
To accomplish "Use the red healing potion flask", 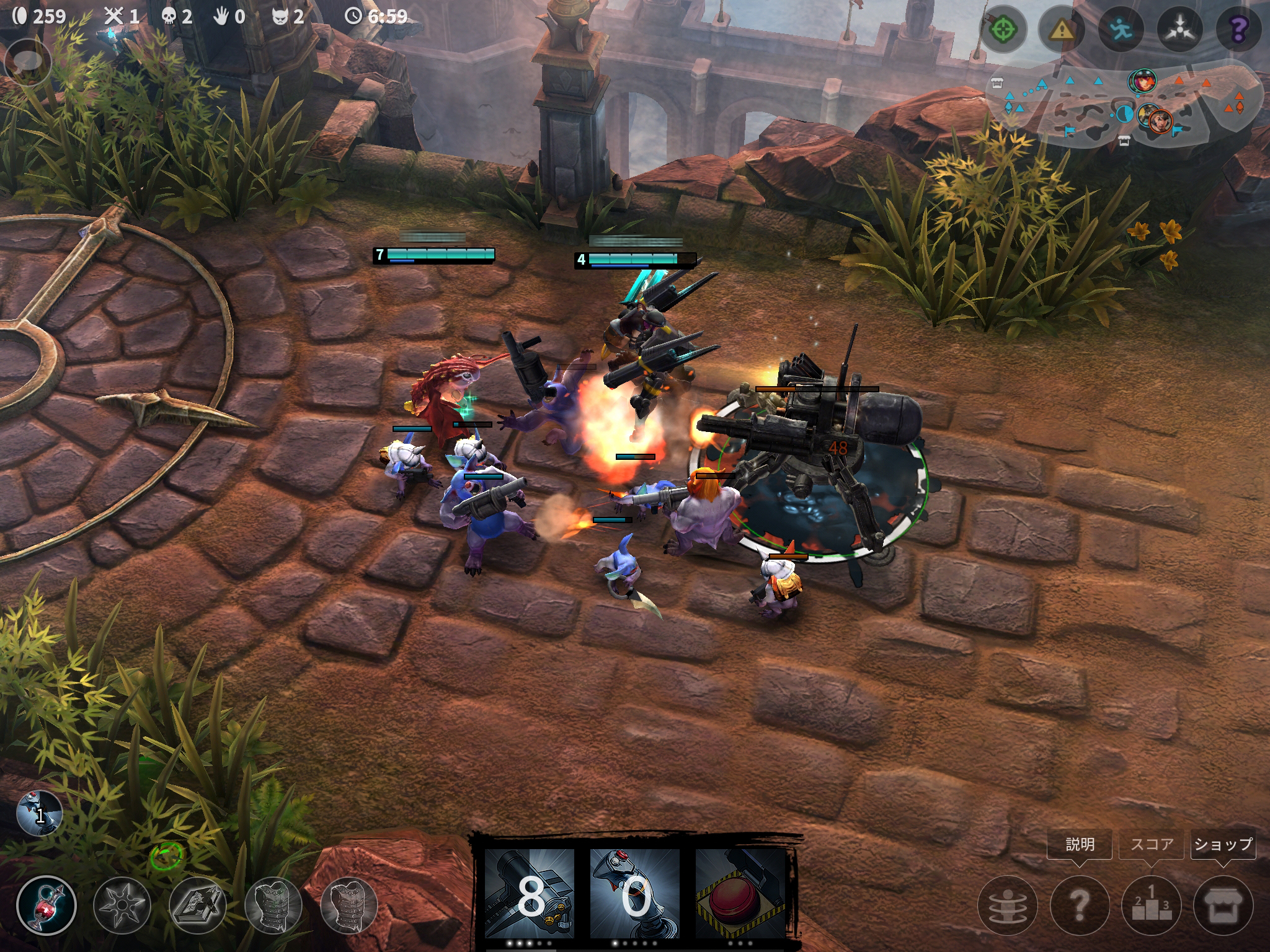I will coord(47,905).
